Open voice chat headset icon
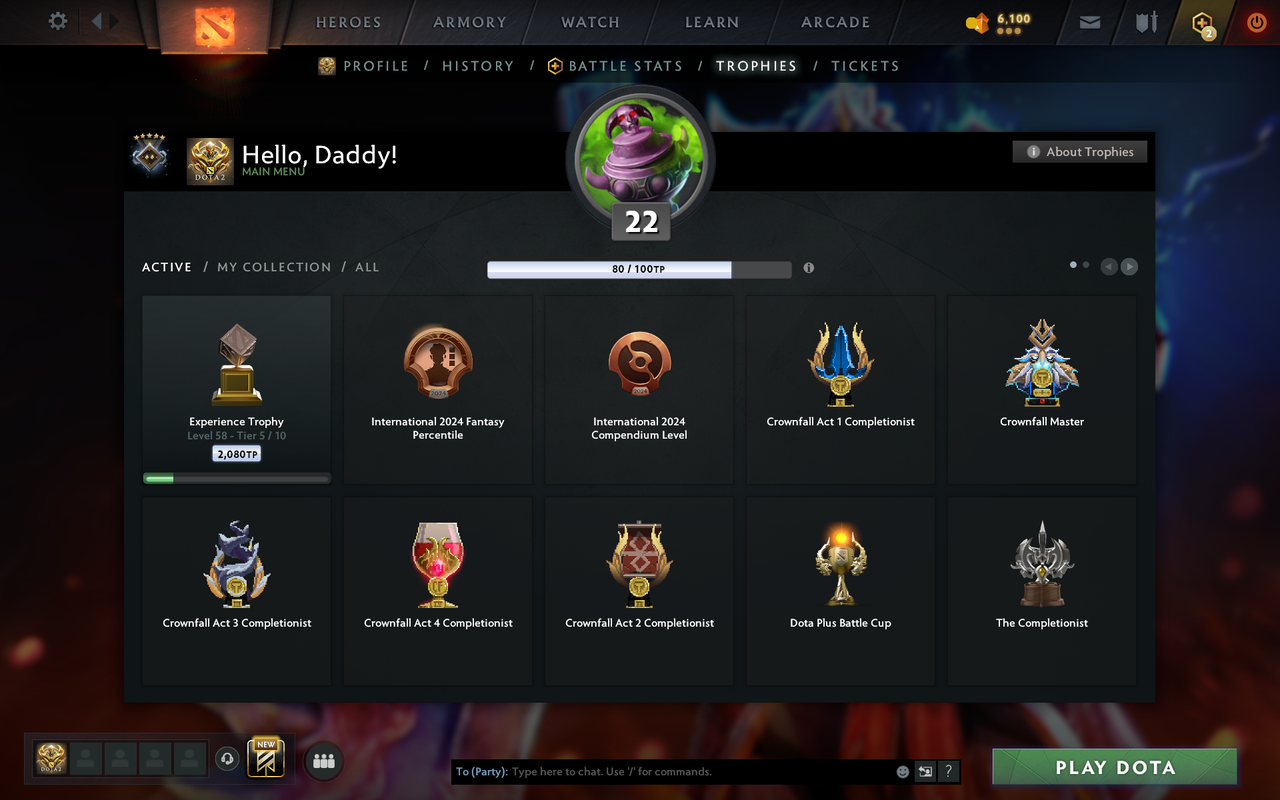This screenshot has width=1280, height=800. point(227,761)
